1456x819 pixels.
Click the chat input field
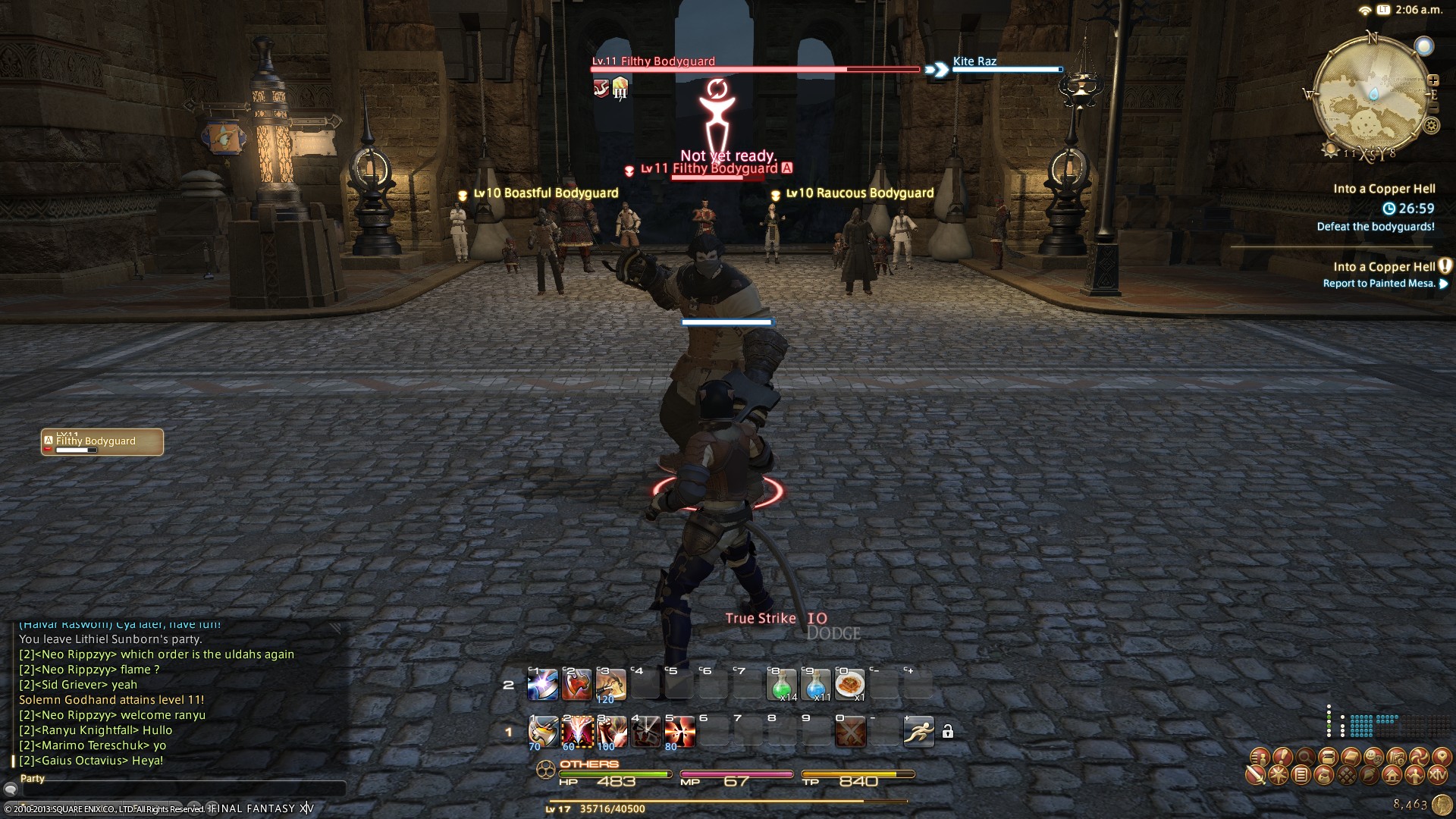tap(182, 790)
